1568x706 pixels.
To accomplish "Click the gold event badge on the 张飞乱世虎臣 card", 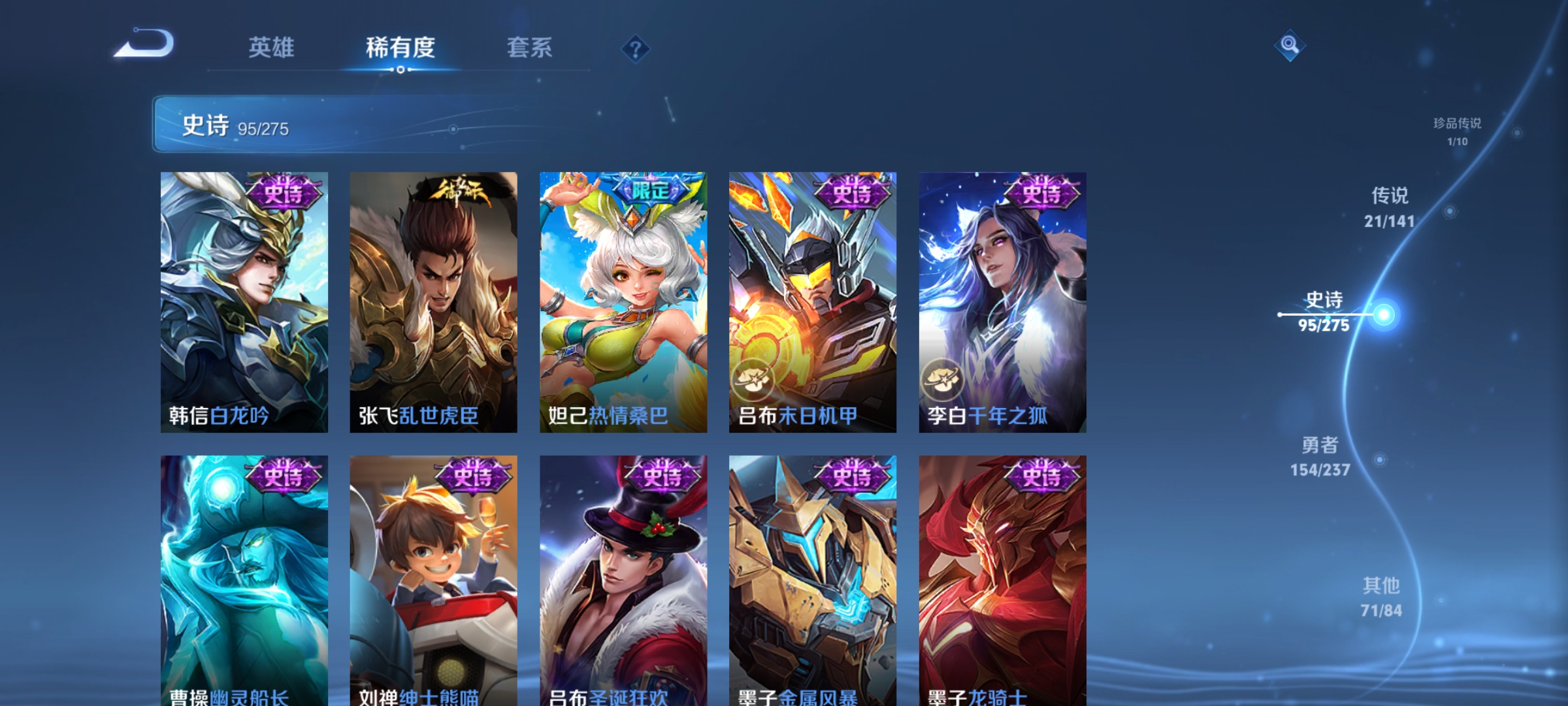I will click(x=459, y=186).
